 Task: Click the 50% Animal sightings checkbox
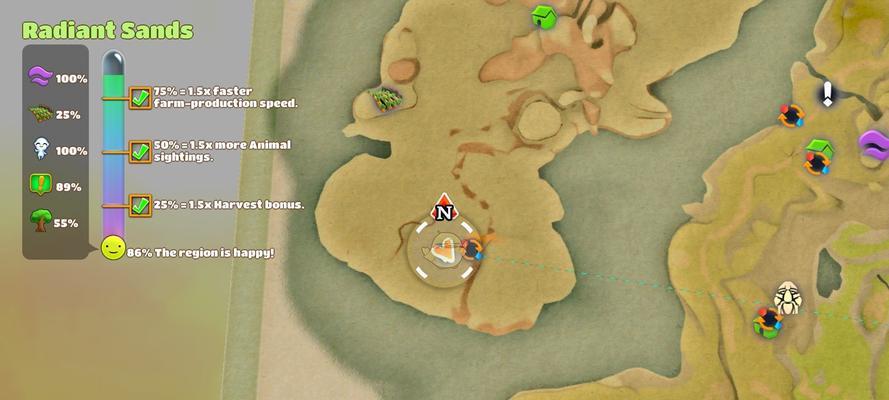(x=140, y=152)
